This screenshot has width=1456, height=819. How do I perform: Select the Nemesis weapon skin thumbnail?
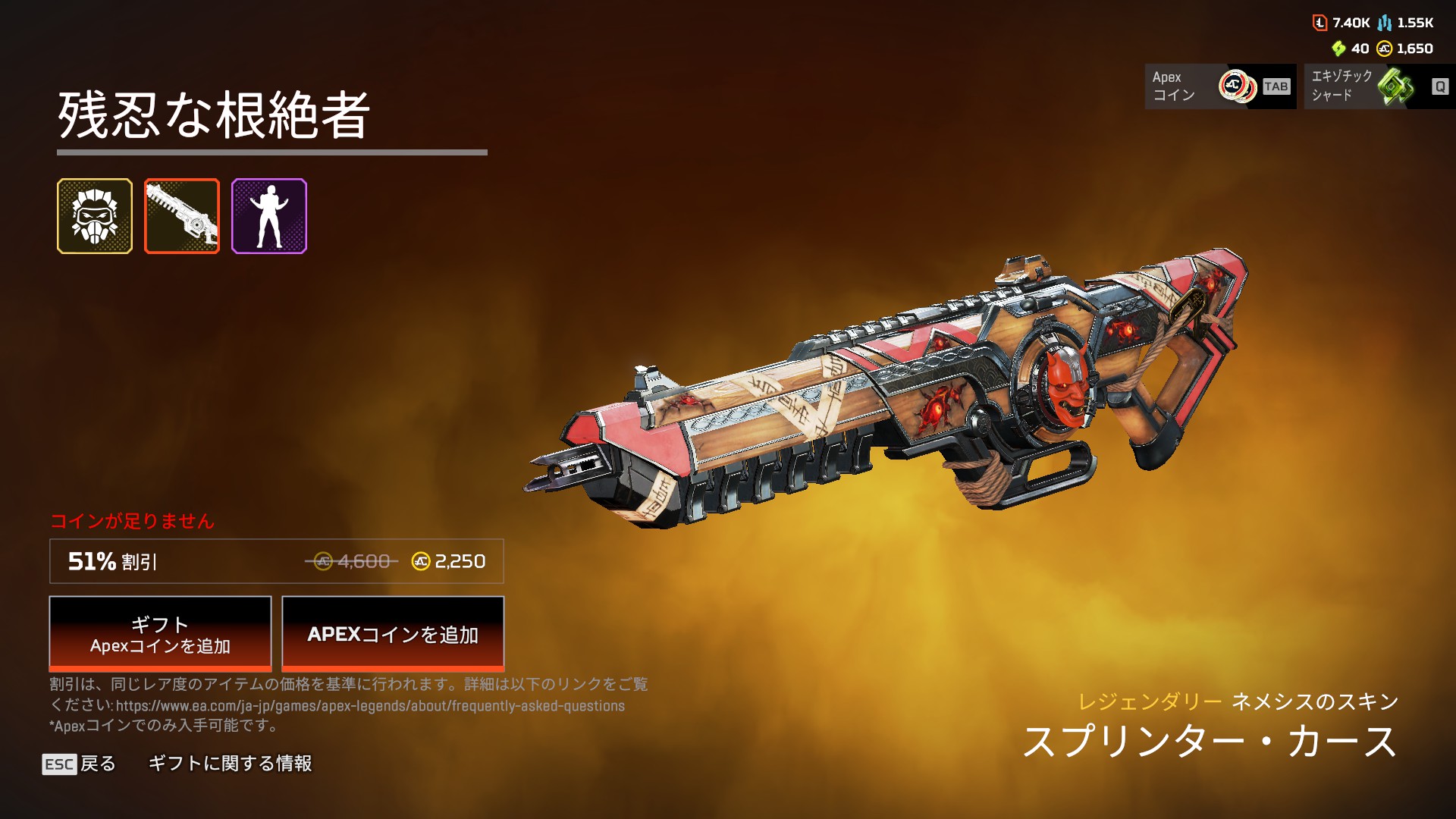[x=182, y=216]
